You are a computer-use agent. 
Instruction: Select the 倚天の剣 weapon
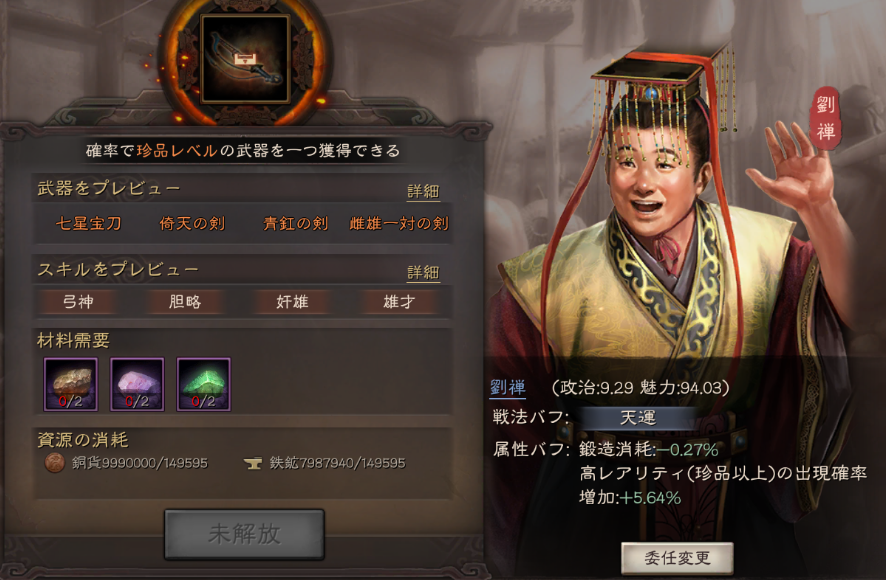[192, 224]
